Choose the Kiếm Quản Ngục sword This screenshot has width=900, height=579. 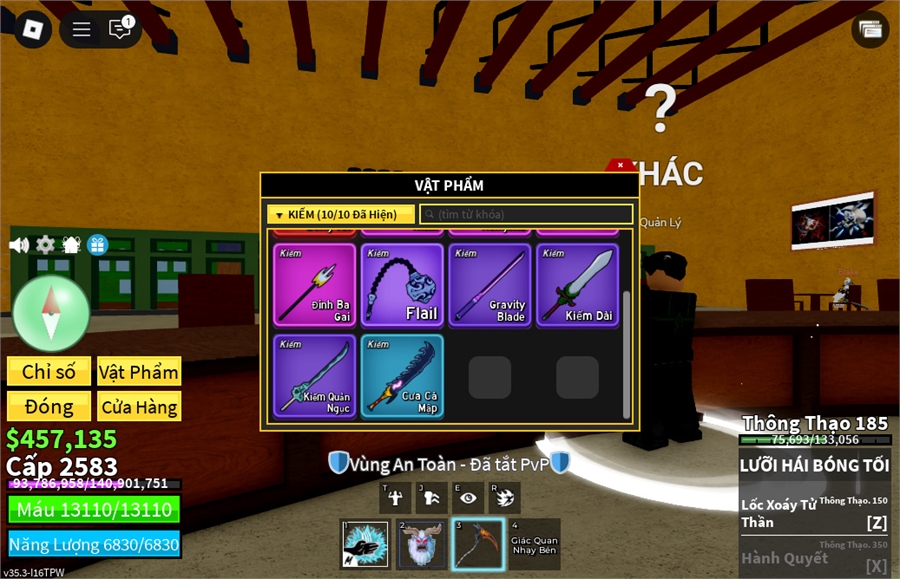click(315, 375)
